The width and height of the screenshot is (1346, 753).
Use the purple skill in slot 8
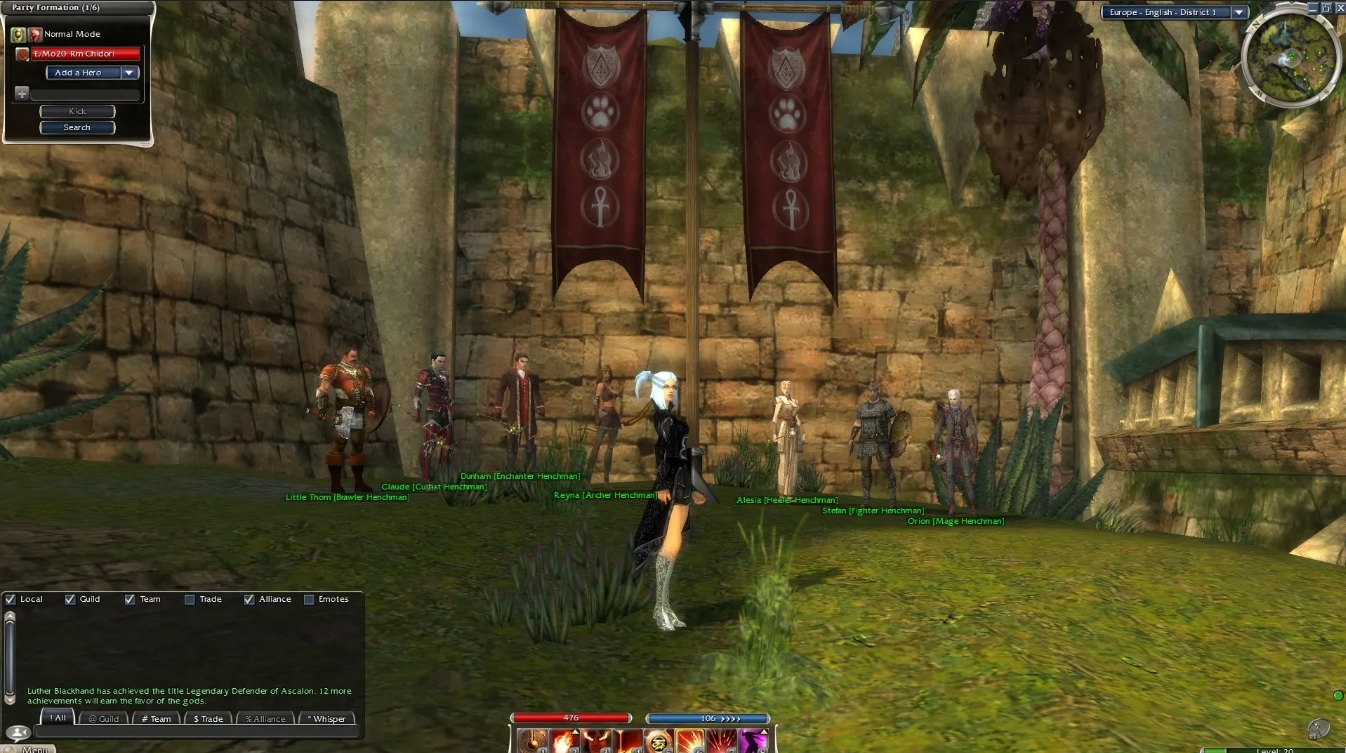click(x=751, y=740)
